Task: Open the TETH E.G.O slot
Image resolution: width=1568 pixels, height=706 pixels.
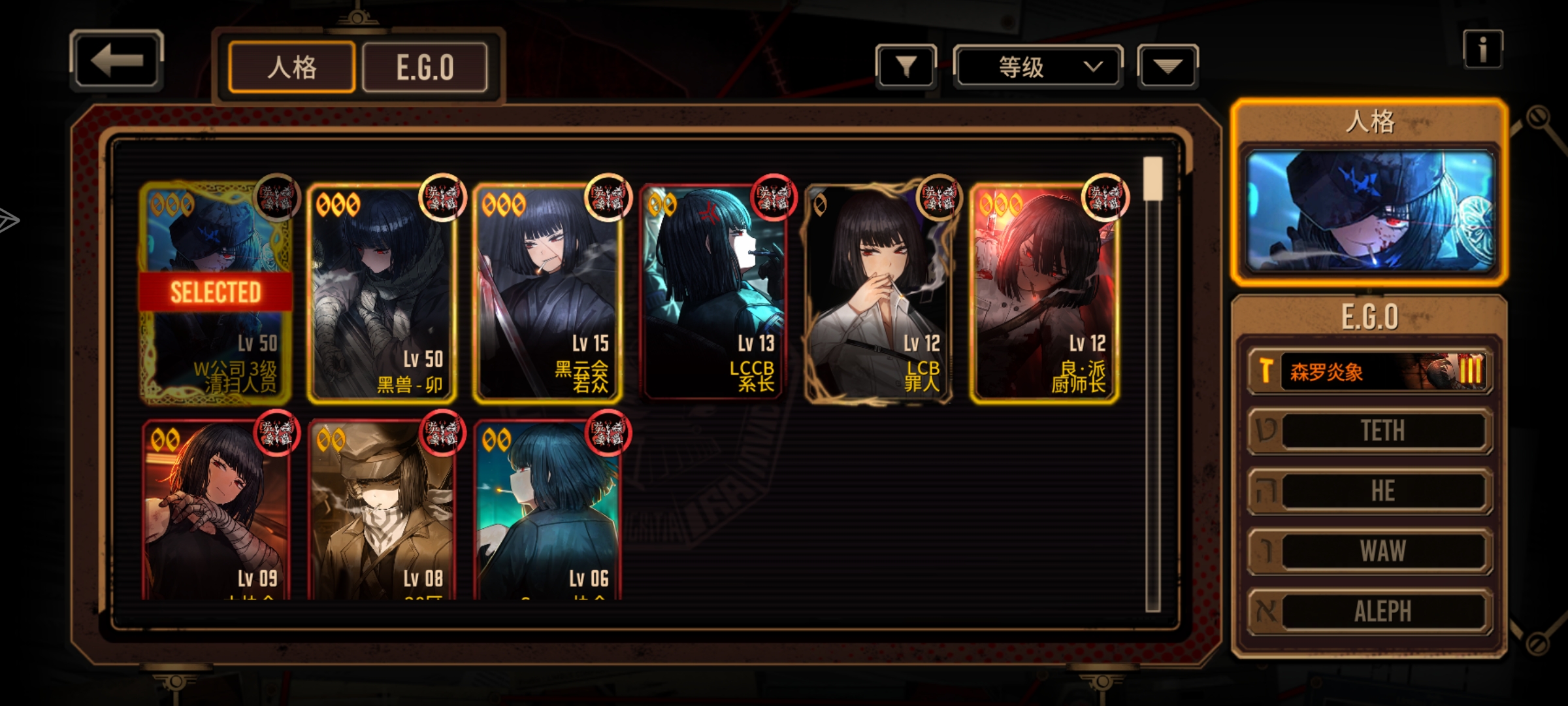Action: coord(1370,431)
